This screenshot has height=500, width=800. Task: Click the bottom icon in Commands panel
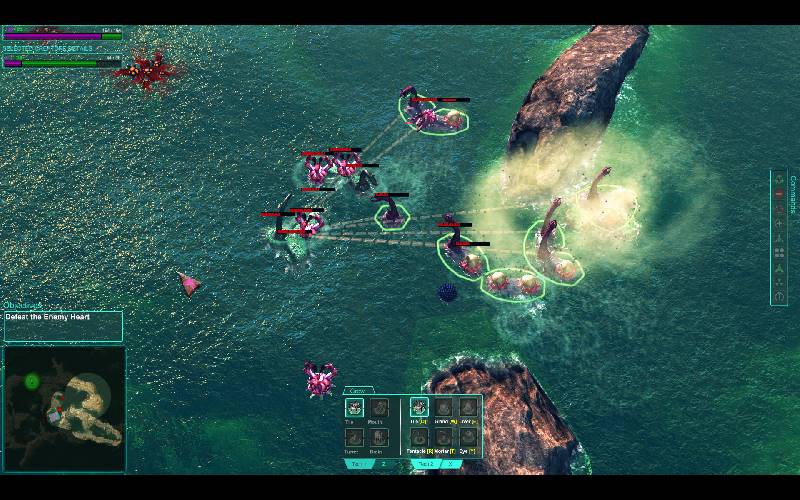point(779,297)
